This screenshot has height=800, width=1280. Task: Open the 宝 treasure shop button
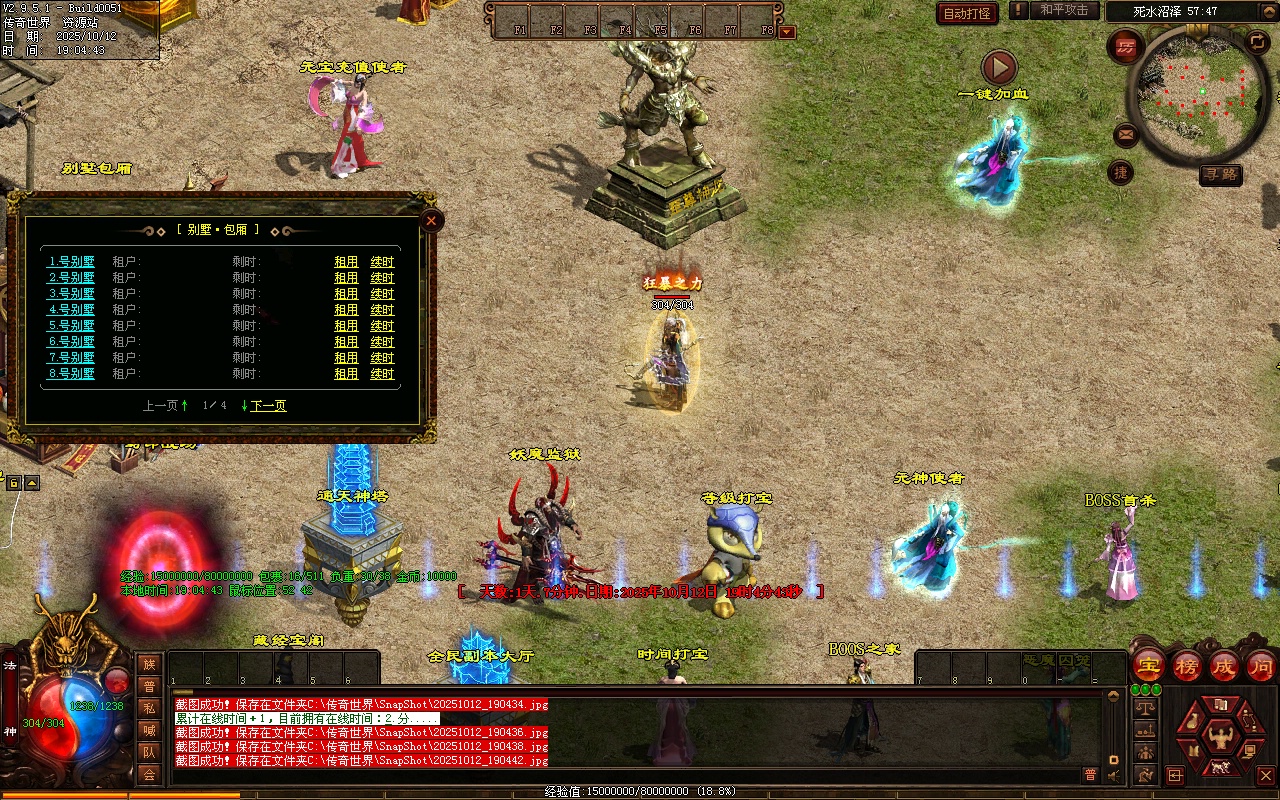point(1148,665)
